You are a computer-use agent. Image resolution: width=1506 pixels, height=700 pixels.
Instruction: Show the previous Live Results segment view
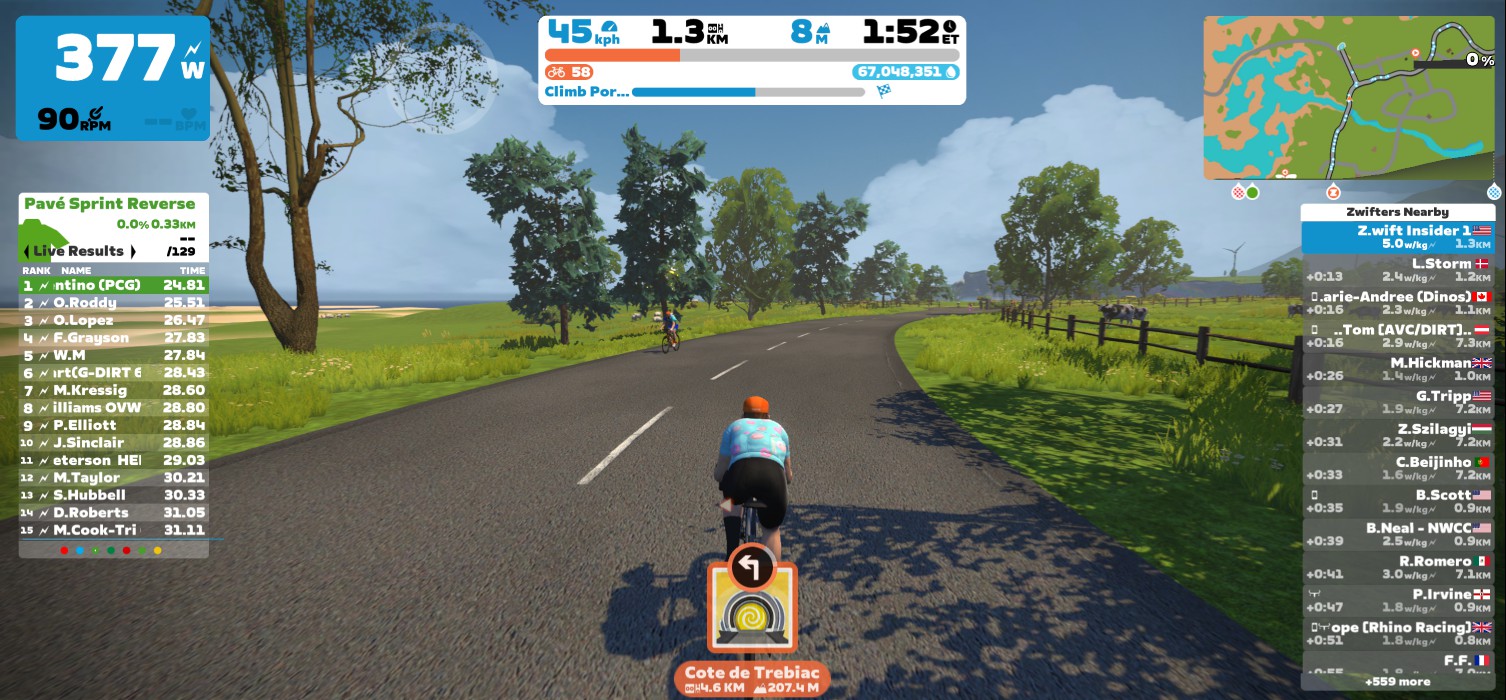pos(27,251)
